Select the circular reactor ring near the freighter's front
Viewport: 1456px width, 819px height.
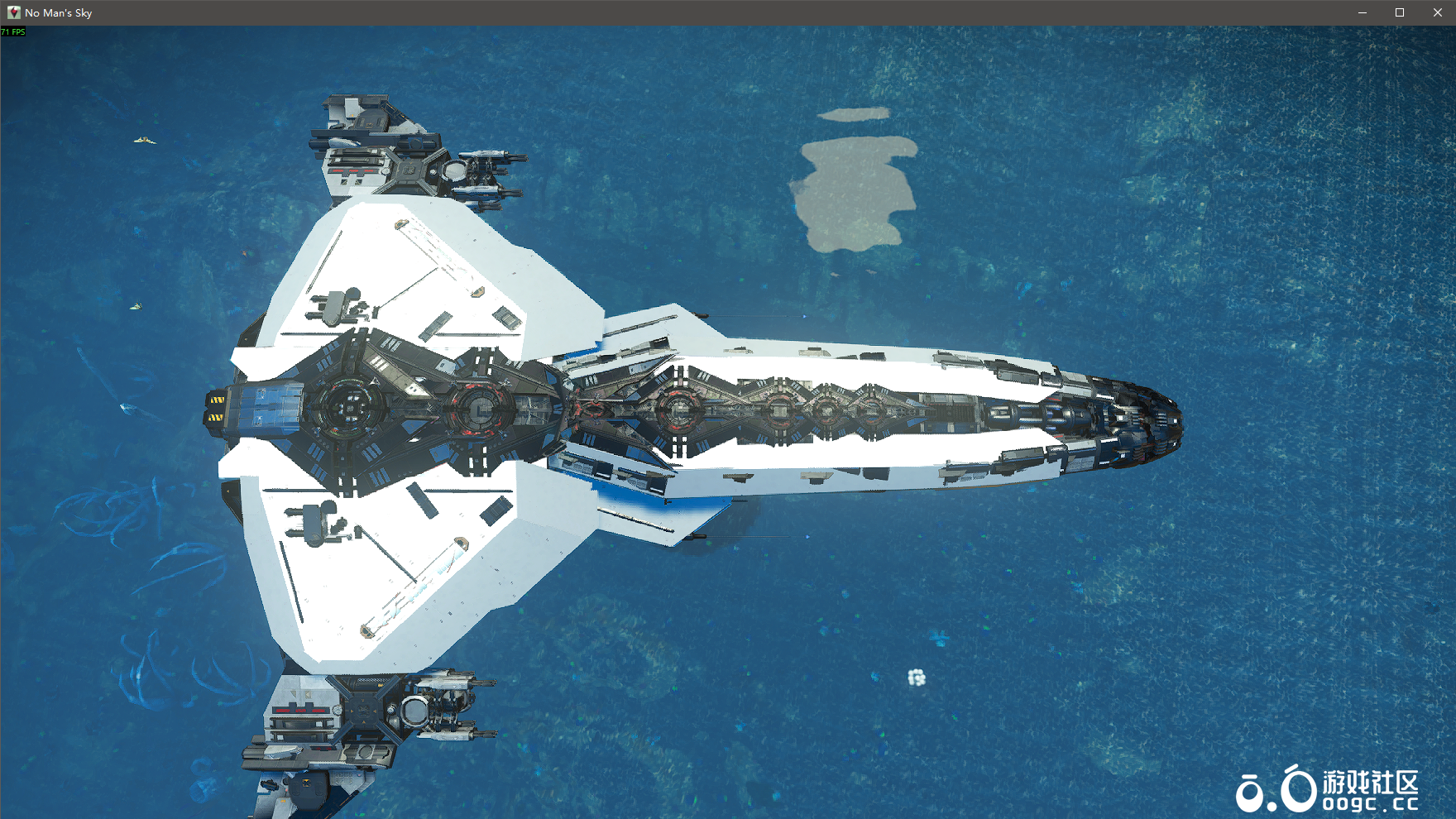click(351, 406)
